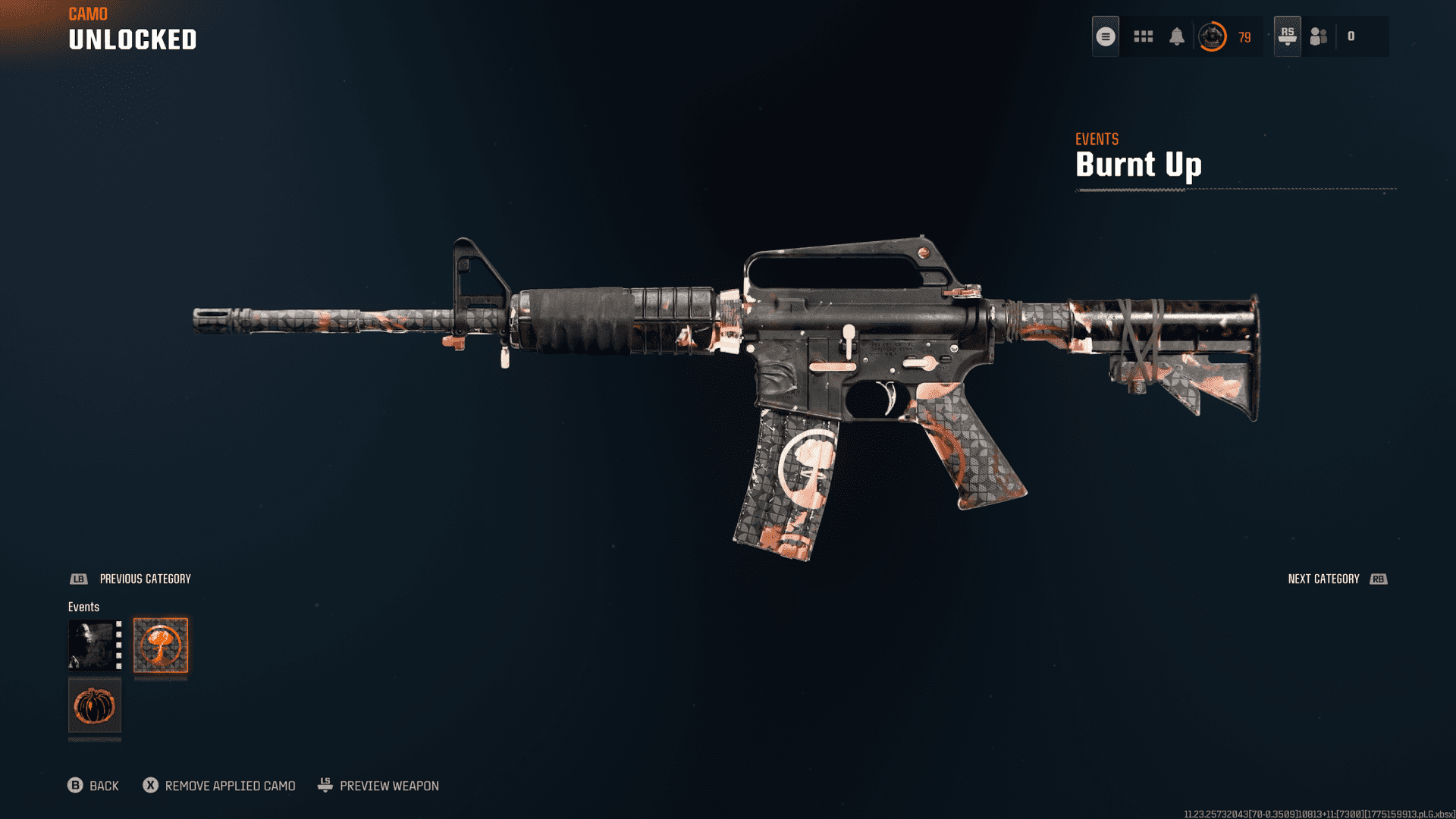Screen dimensions: 1456x819
Task: Select the dark film-strip camo thumbnail
Action: [x=95, y=645]
